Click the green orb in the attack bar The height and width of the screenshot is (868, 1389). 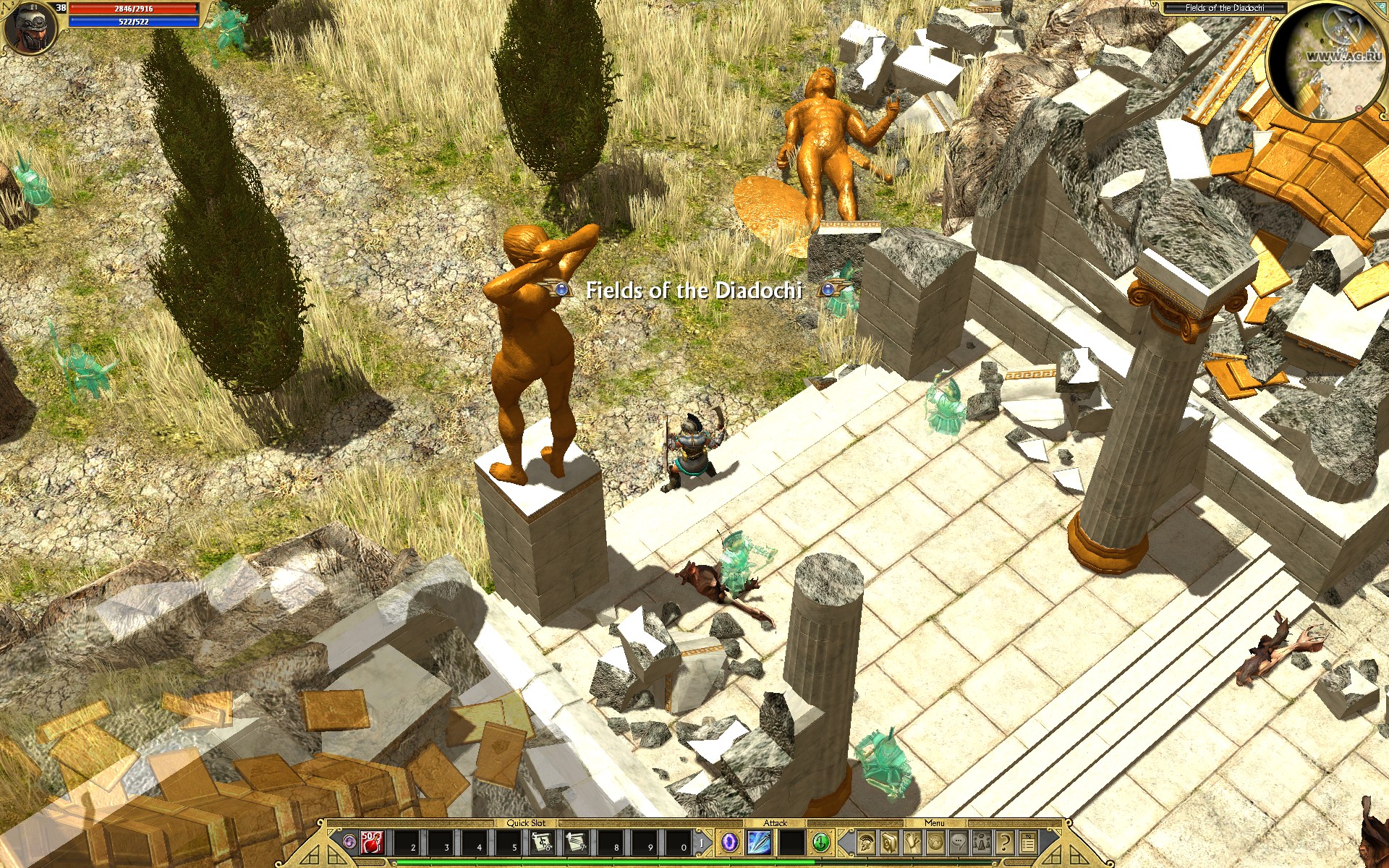click(x=820, y=842)
